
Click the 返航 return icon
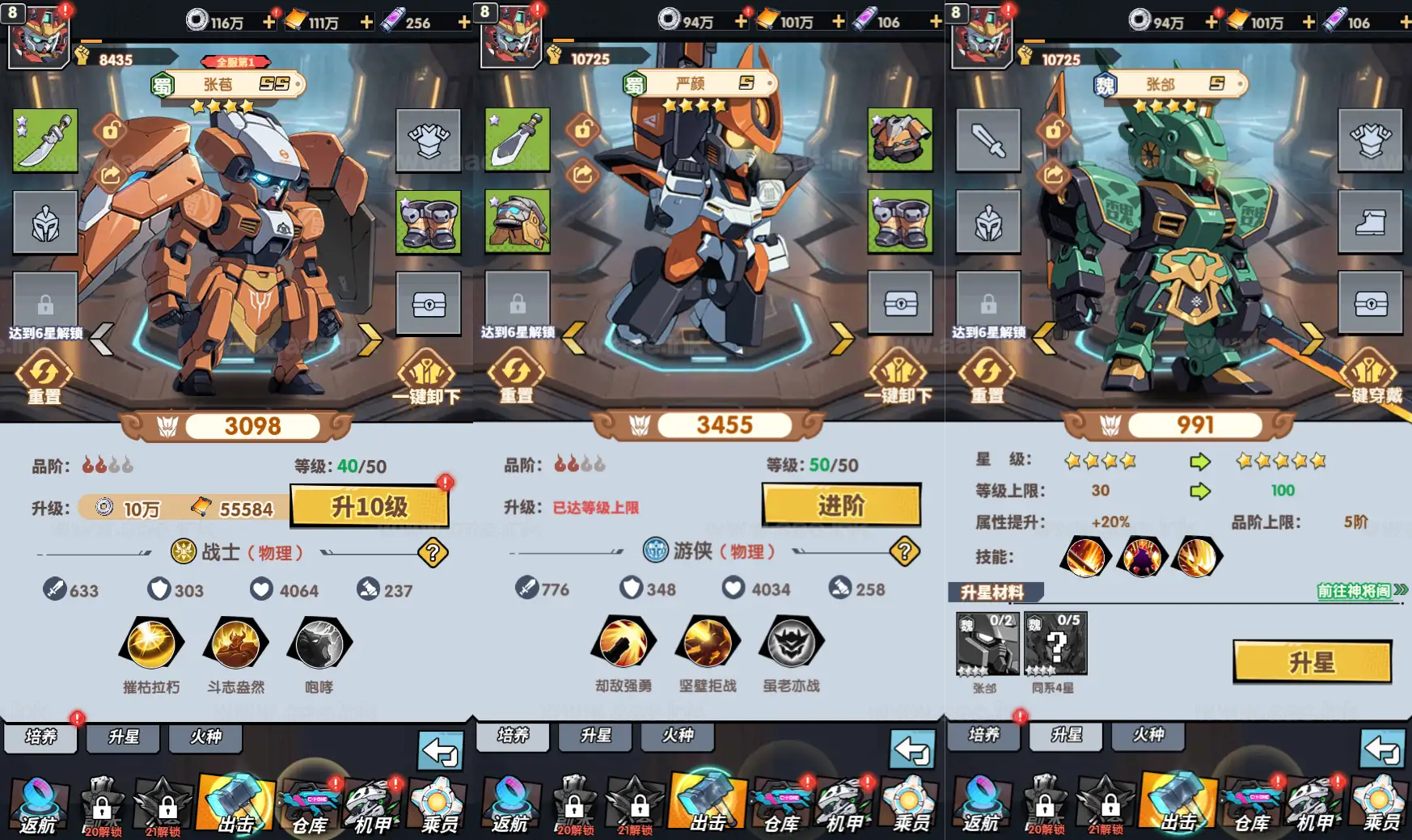click(x=39, y=804)
